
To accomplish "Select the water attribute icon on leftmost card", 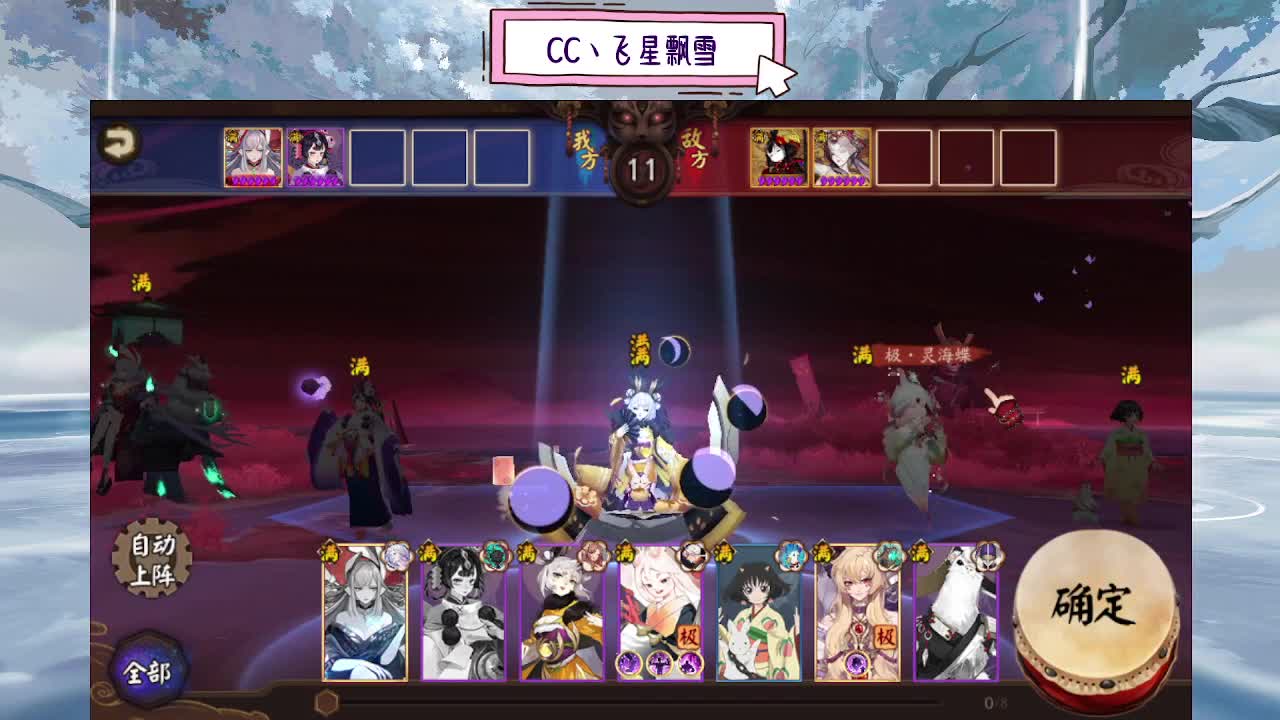I will 397,557.
